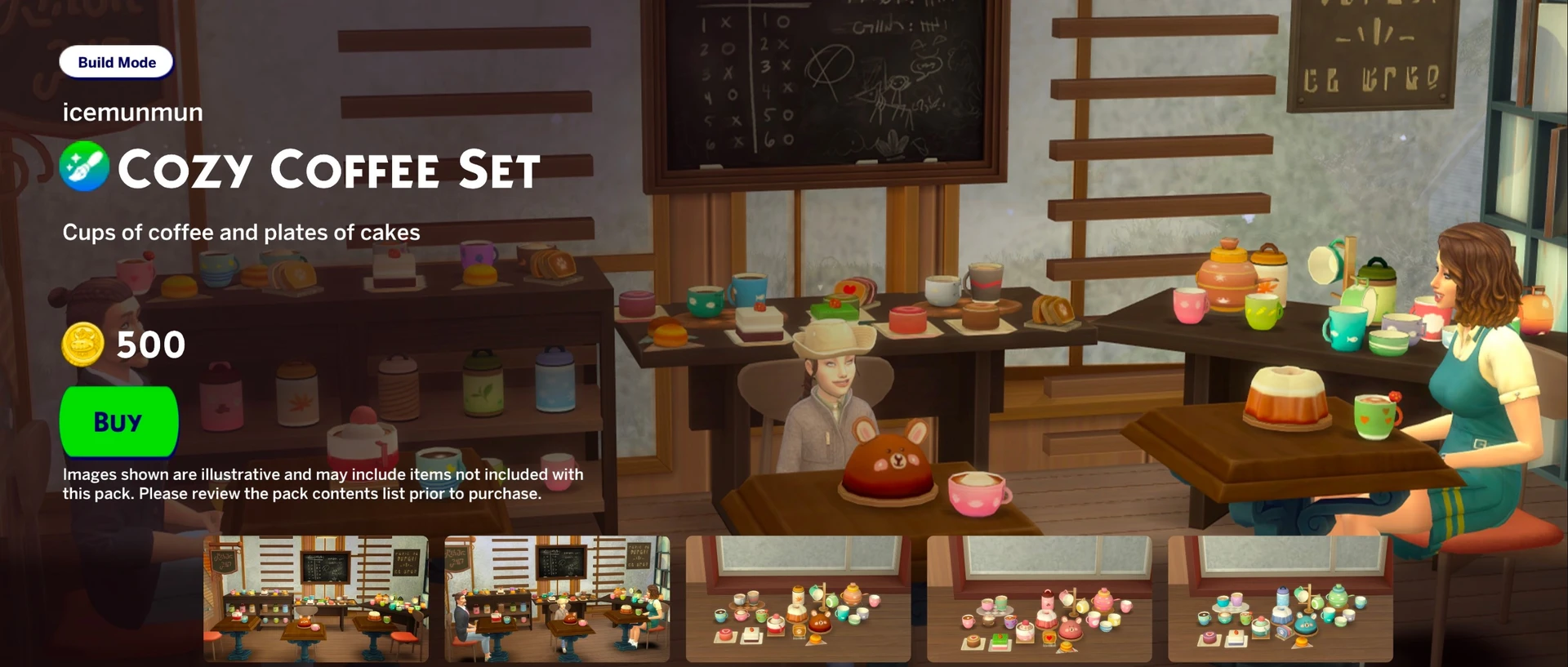This screenshot has width=1568, height=667.
Task: Select the purchase disclaimer text
Action: [323, 483]
